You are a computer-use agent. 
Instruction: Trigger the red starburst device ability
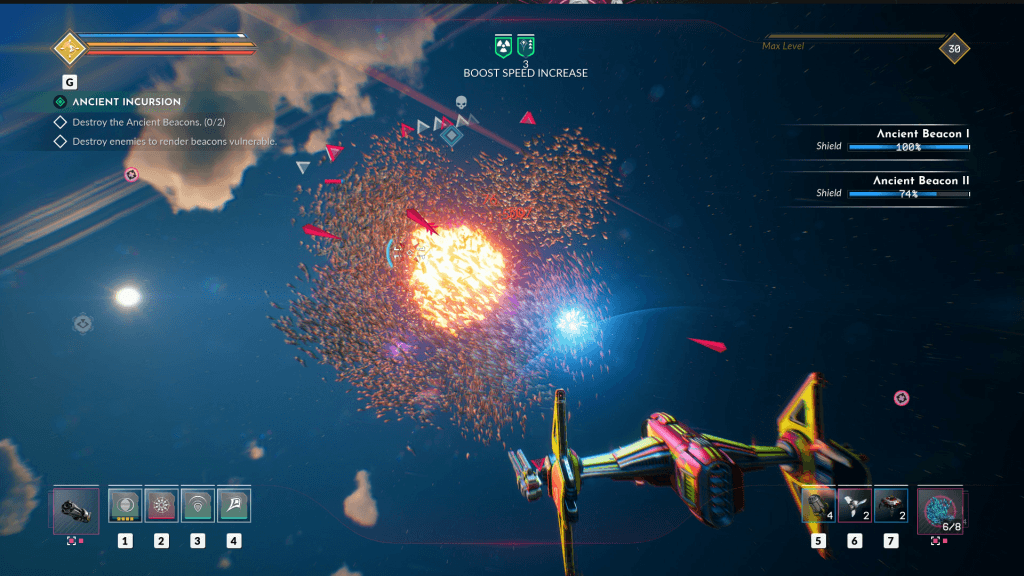(x=161, y=505)
